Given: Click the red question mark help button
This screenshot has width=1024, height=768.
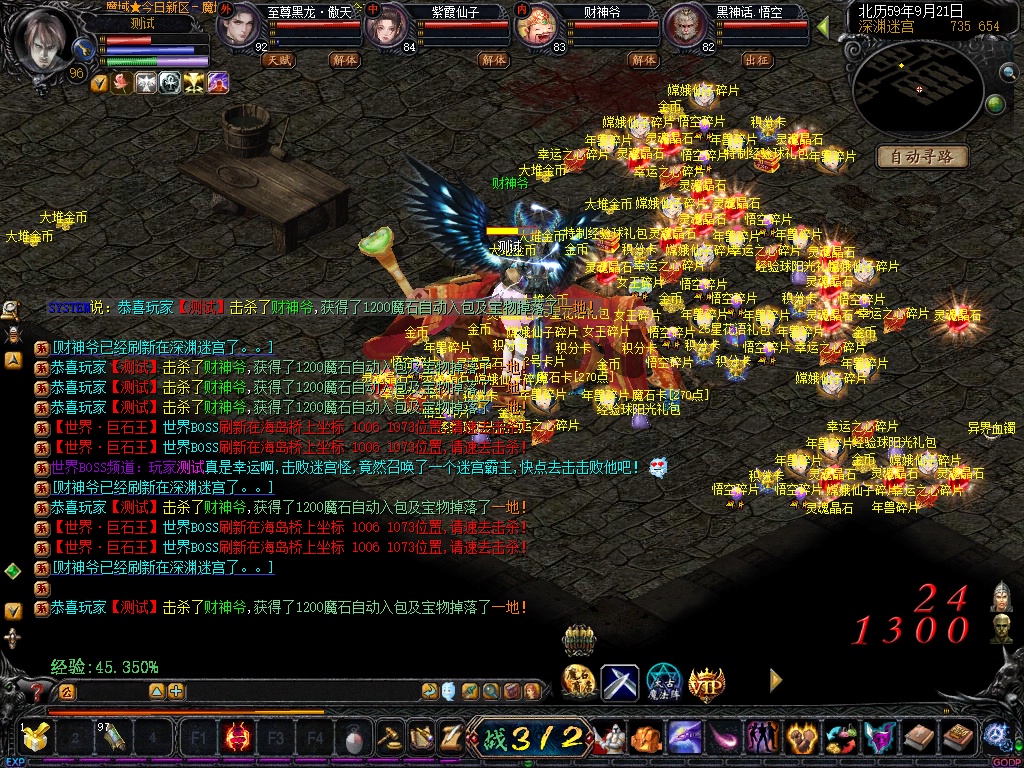Looking at the screenshot, I should (38, 691).
